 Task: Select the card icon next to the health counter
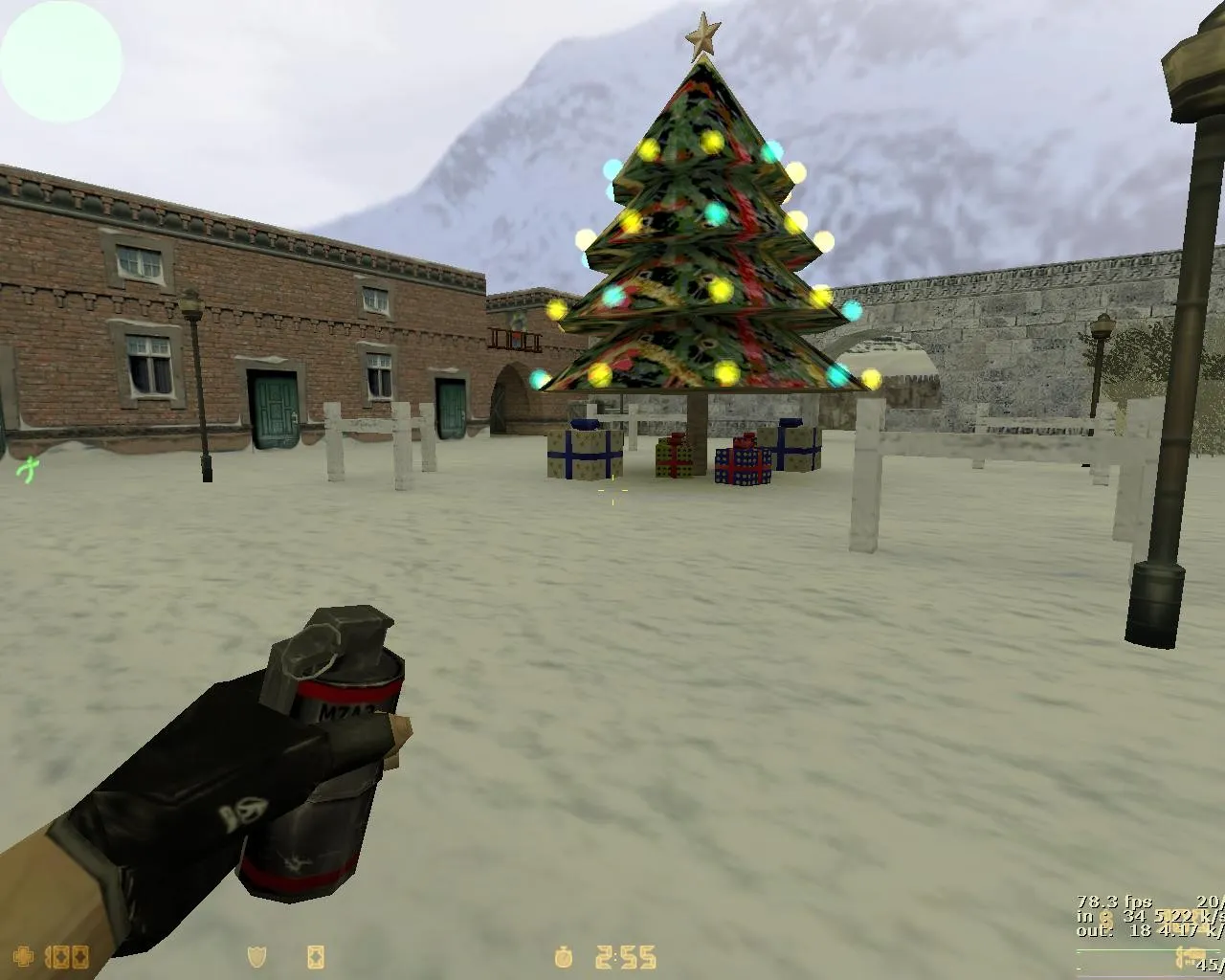[x=59, y=956]
